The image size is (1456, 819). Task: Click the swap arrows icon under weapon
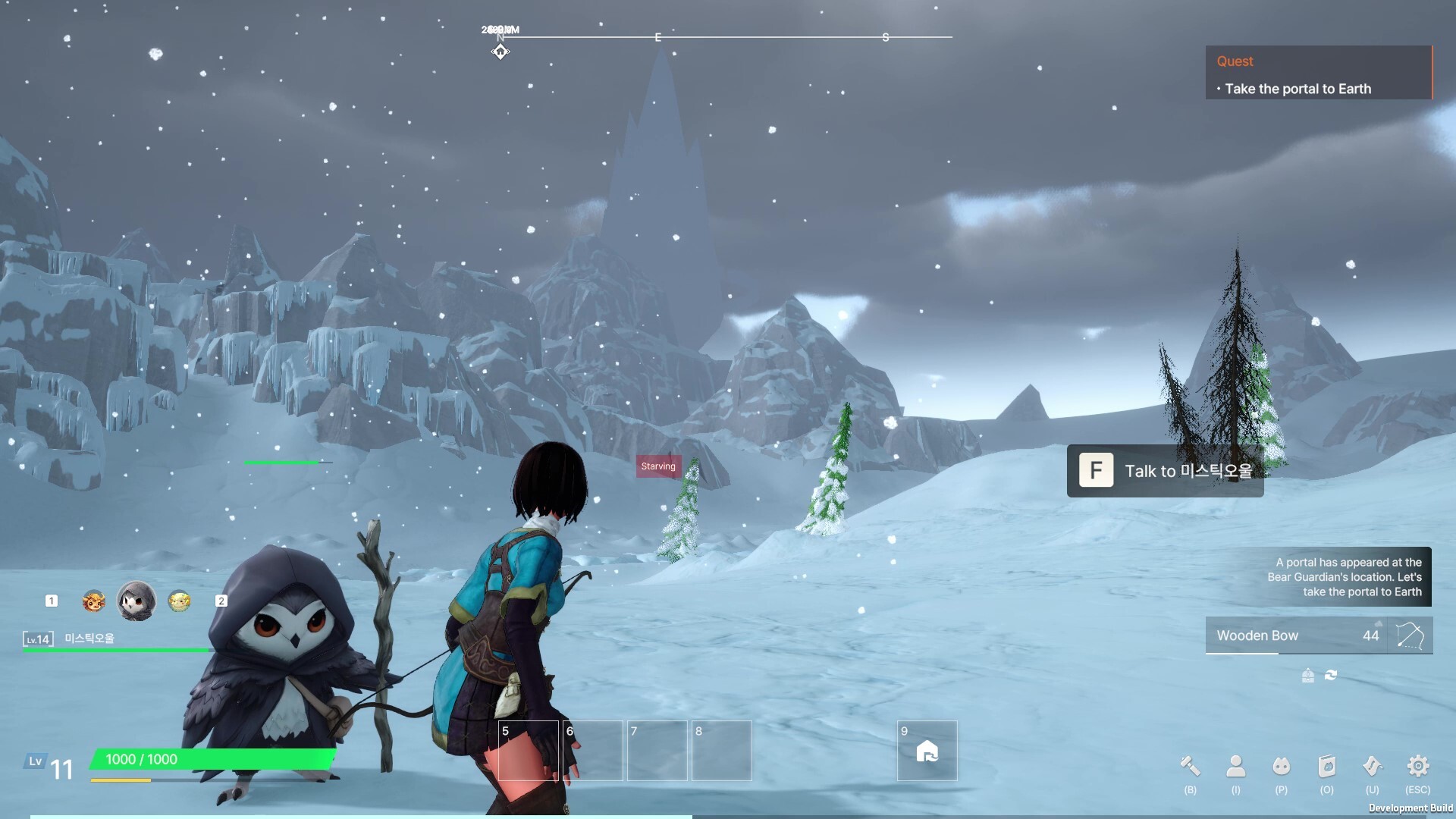click(x=1331, y=675)
